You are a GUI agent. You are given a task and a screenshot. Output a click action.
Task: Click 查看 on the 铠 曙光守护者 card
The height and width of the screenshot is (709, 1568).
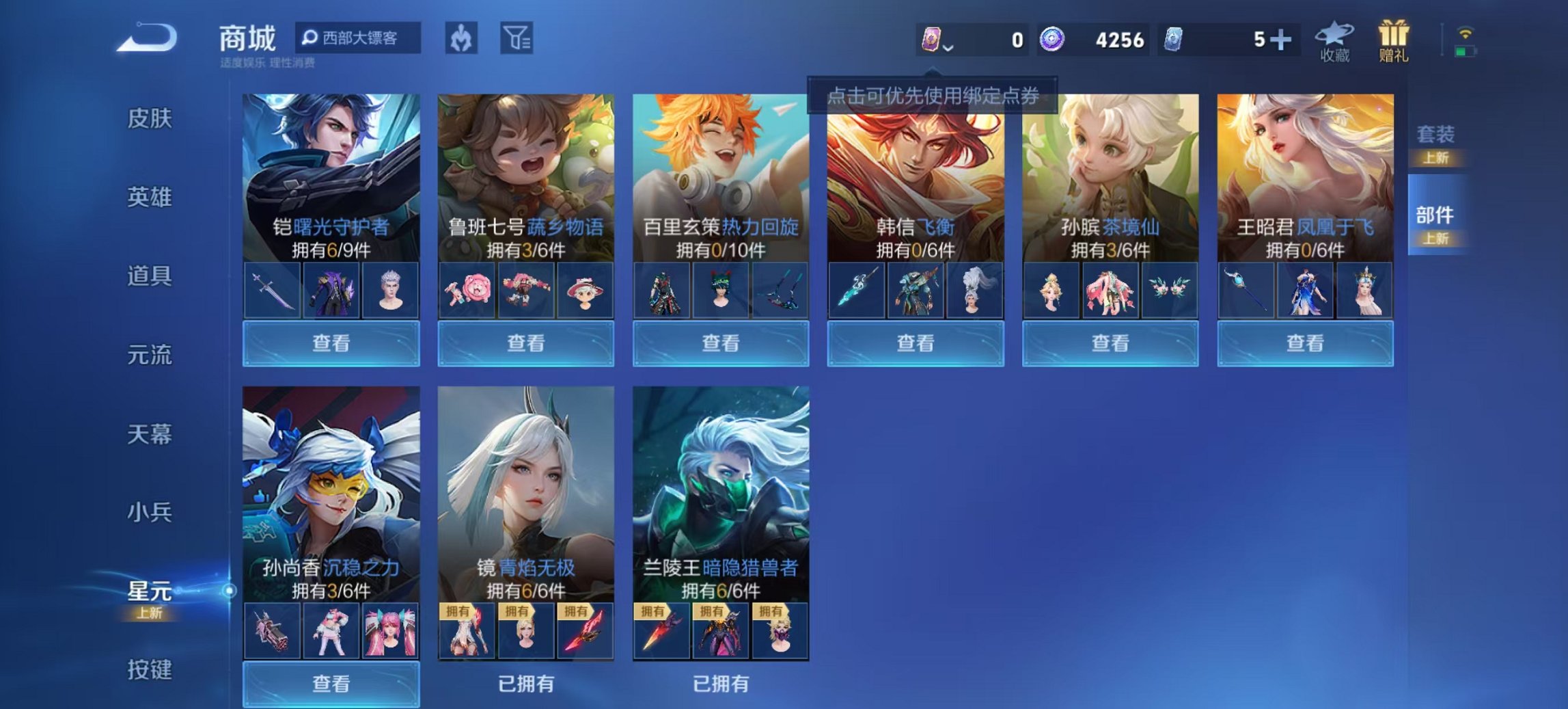[330, 344]
